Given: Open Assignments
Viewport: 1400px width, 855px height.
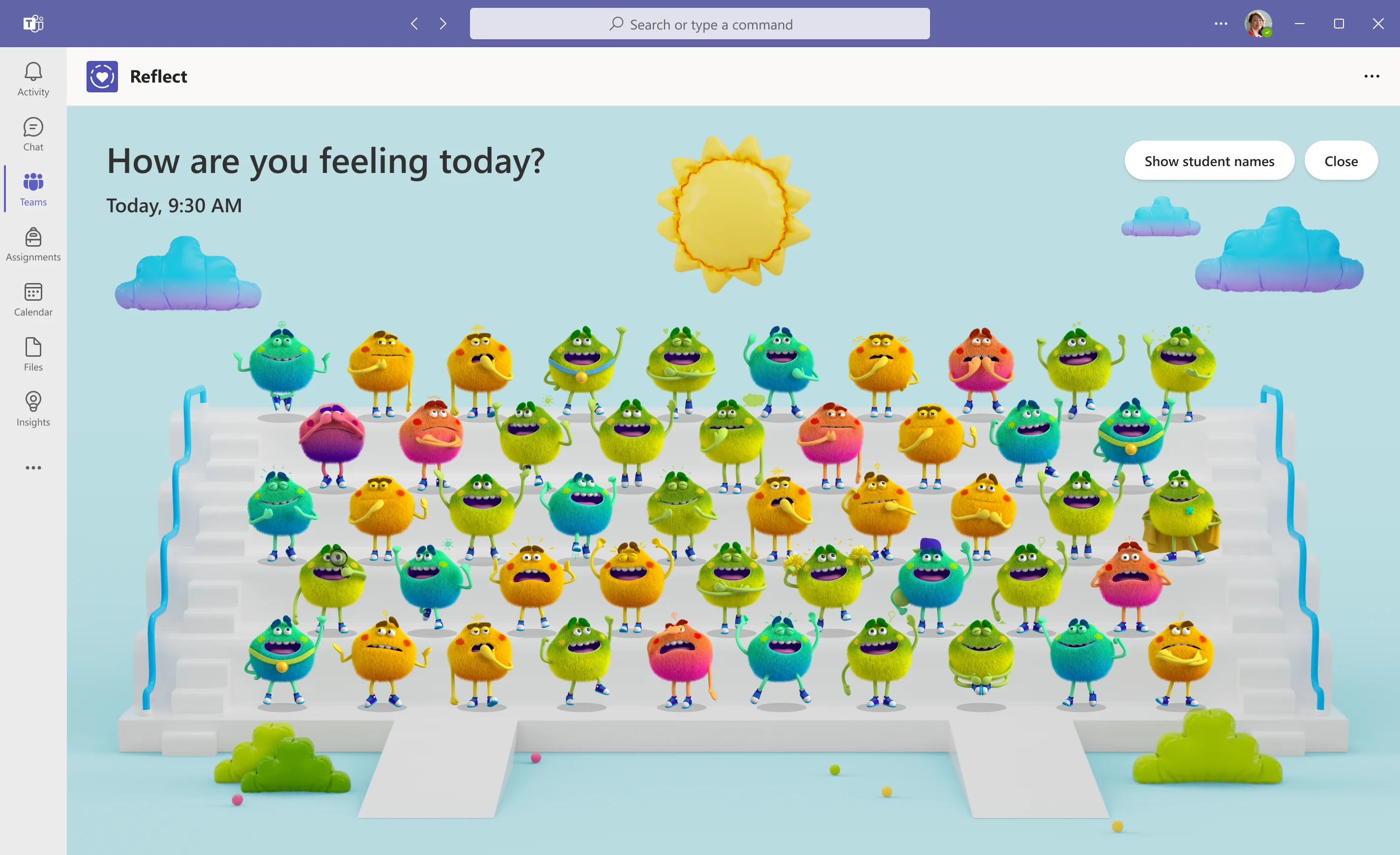Looking at the screenshot, I should pyautogui.click(x=32, y=244).
